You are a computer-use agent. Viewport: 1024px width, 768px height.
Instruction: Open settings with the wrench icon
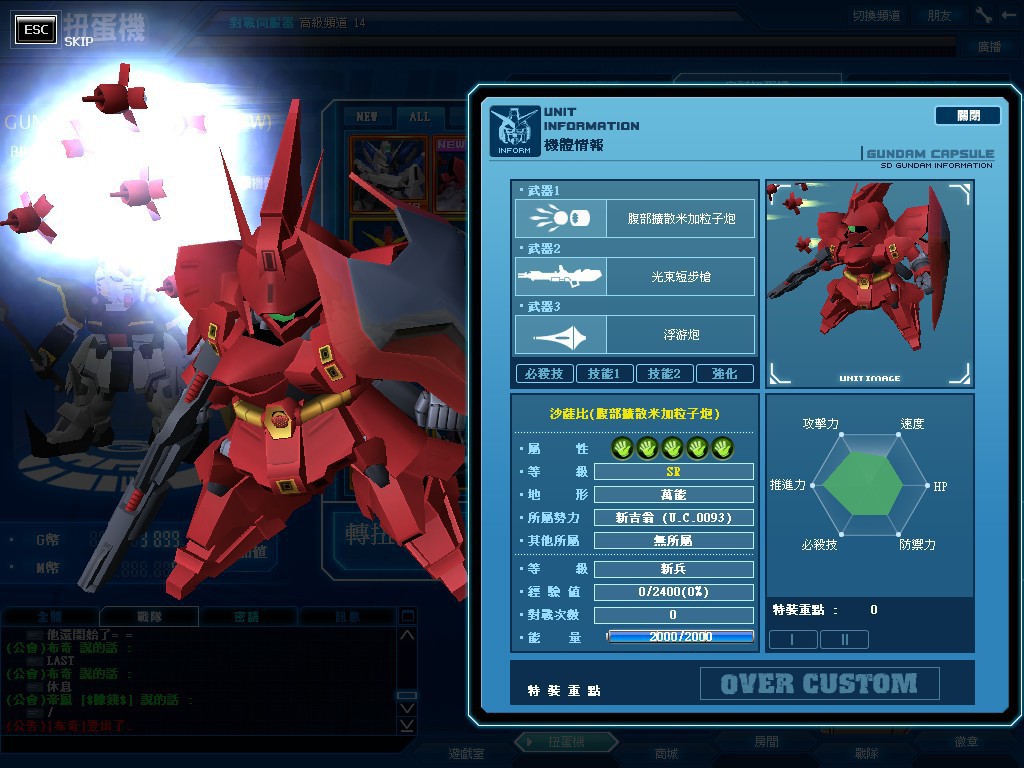(984, 15)
